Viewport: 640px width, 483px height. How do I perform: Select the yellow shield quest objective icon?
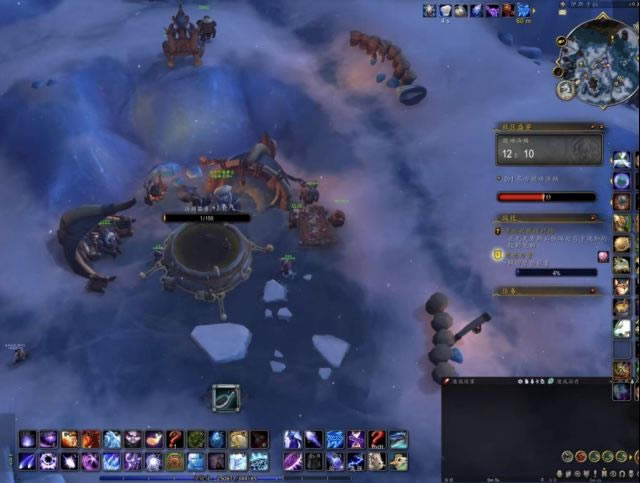(496, 256)
